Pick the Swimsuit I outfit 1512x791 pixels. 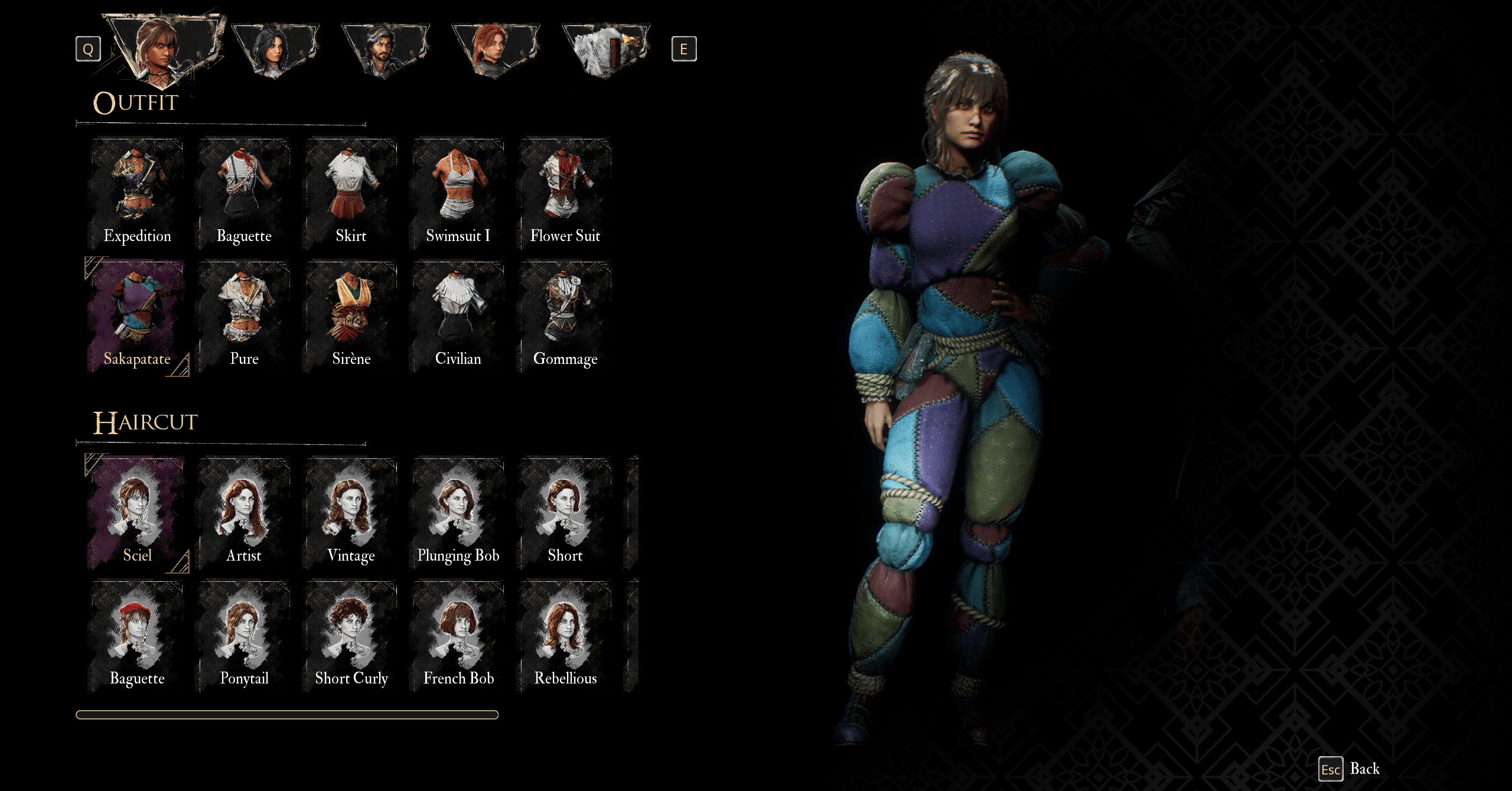coord(458,193)
